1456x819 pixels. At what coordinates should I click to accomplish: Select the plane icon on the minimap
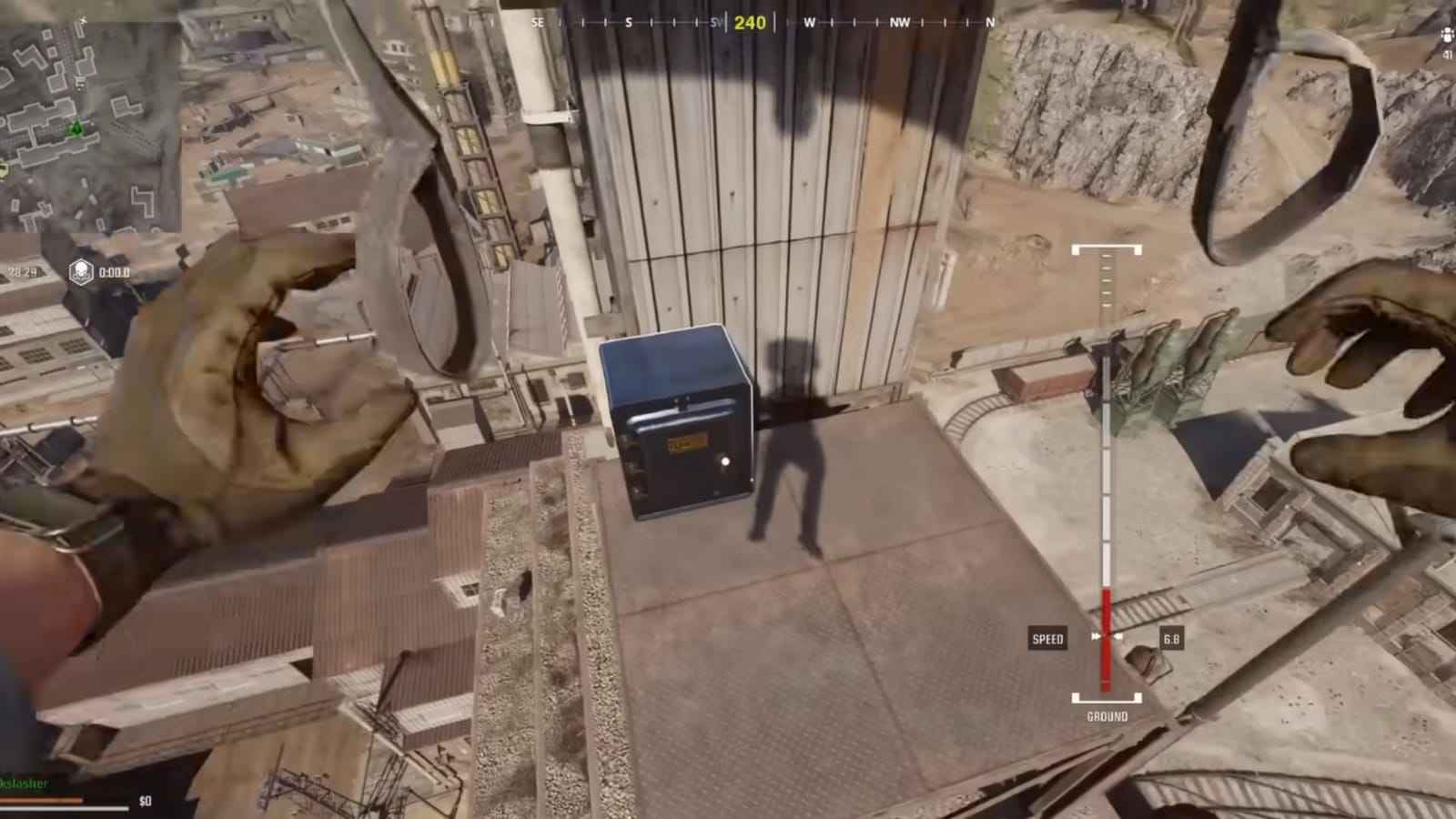pos(82,20)
